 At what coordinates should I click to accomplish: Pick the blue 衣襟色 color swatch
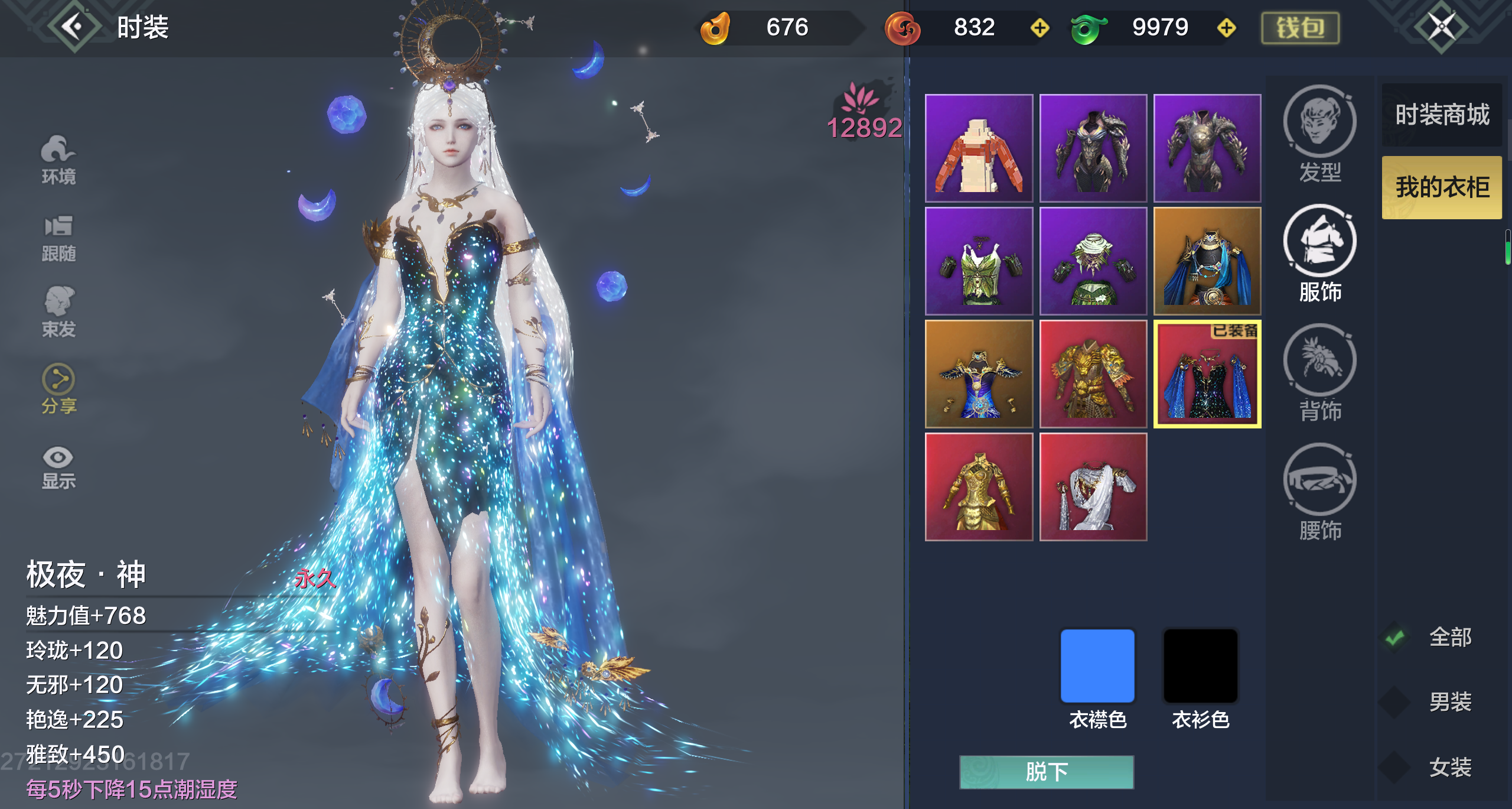click(1097, 666)
